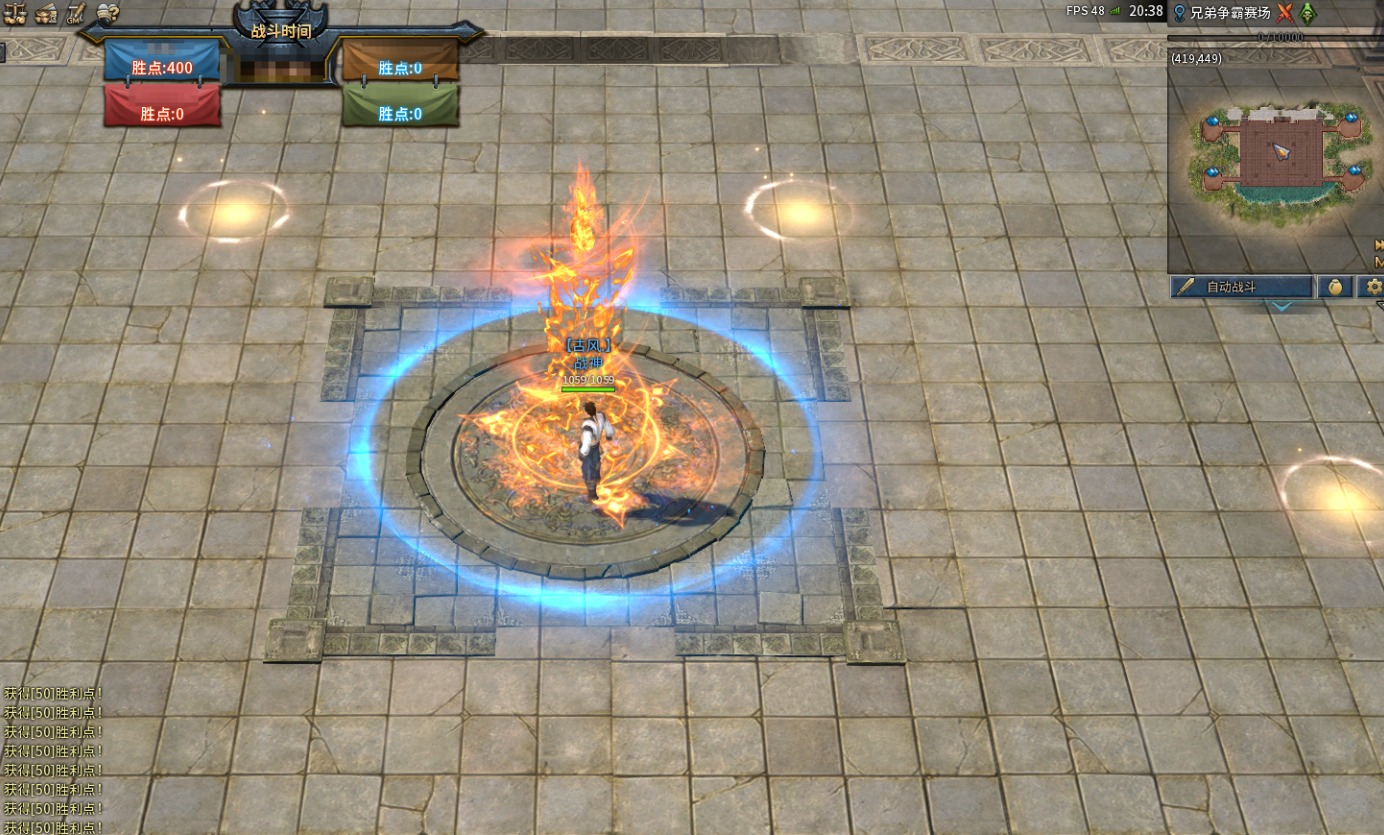This screenshot has height=835, width=1384.
Task: Click the minimap's M map button
Action: click(x=1379, y=262)
